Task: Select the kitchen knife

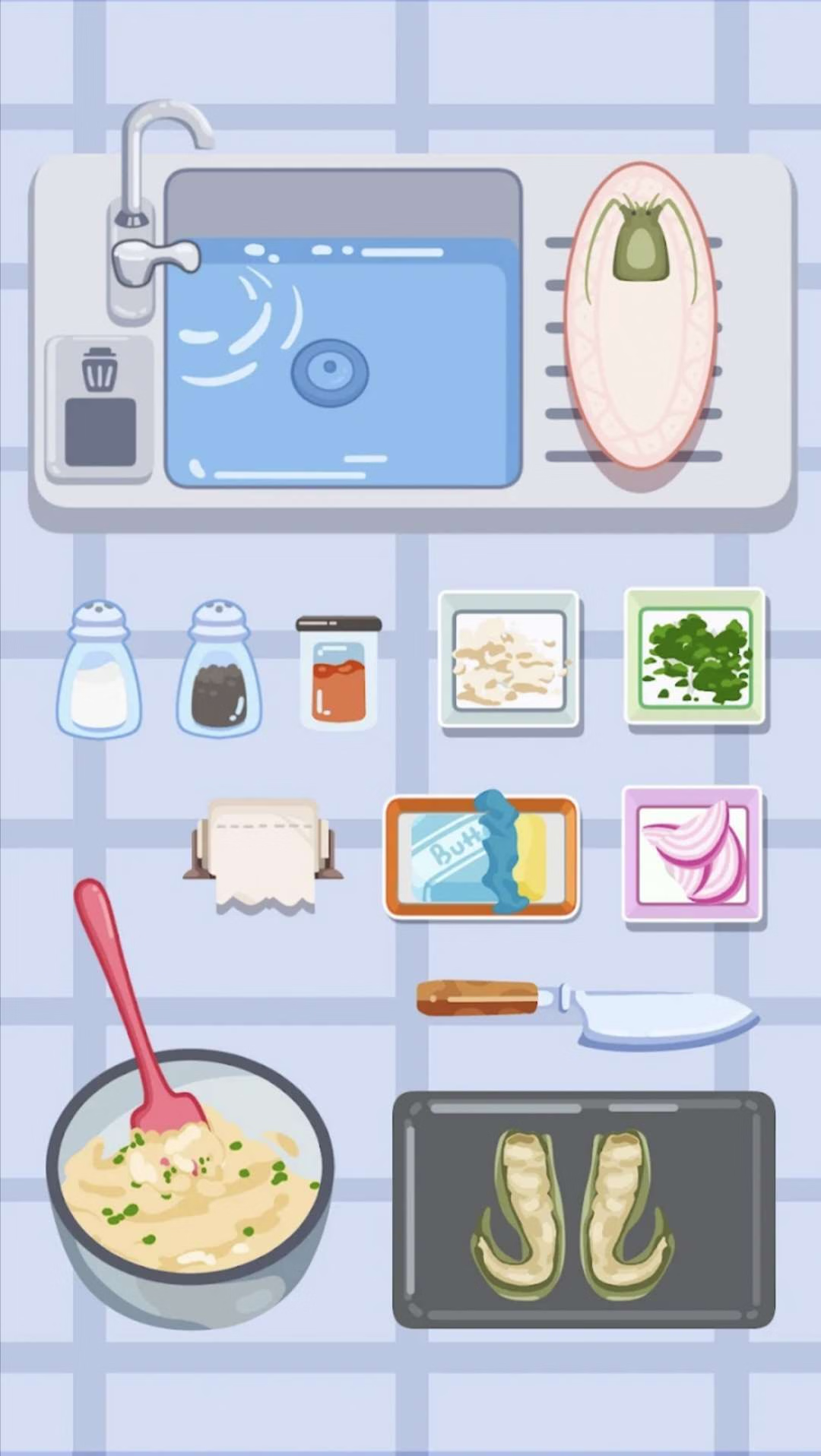Action: (587, 1009)
